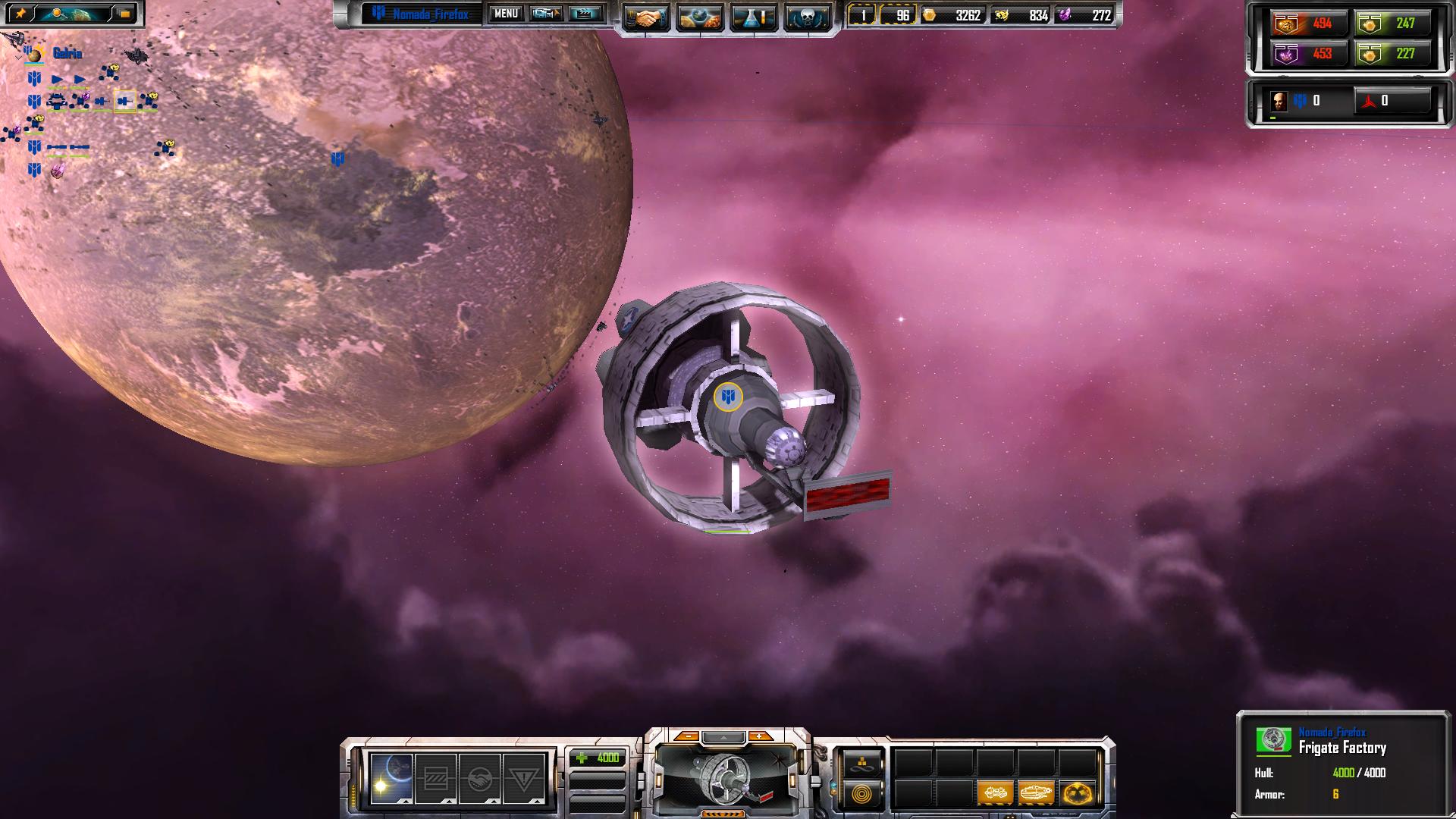Viewport: 1456px width, 819px height.
Task: Open the game MENU
Action: [506, 14]
